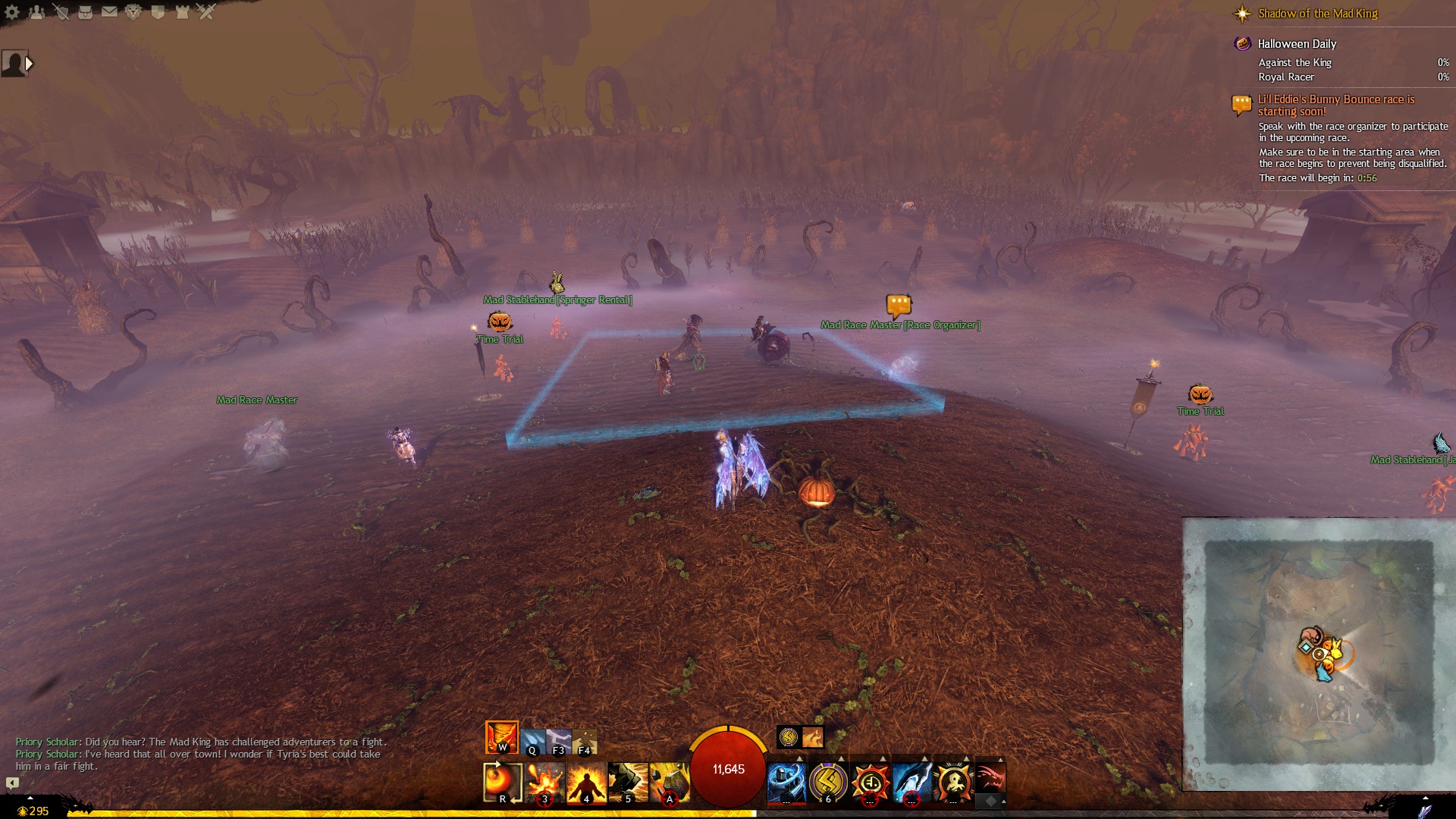Select the Shadow of the Mad King story

1317,14
